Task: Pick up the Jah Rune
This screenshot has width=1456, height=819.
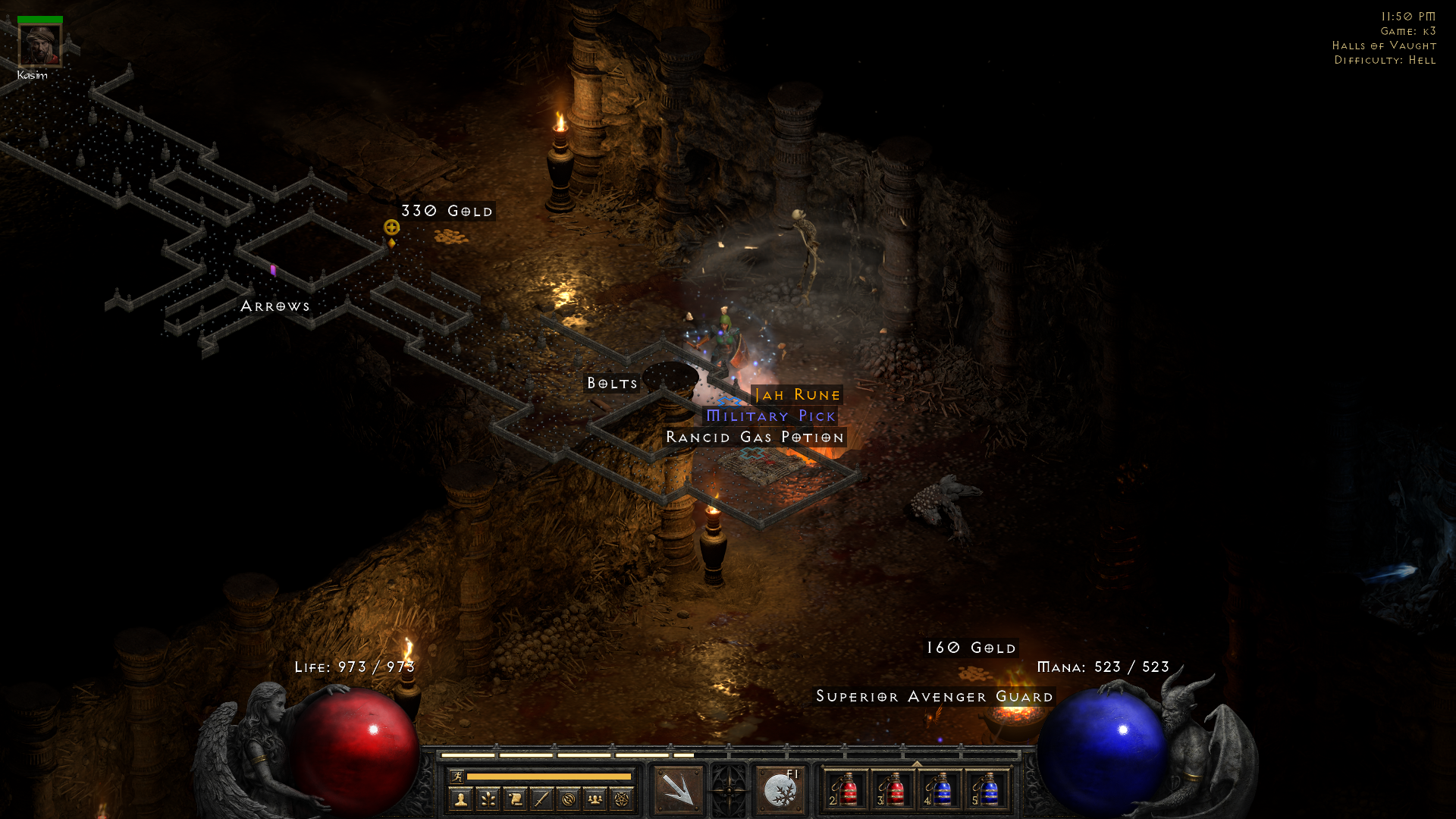Action: coord(796,394)
